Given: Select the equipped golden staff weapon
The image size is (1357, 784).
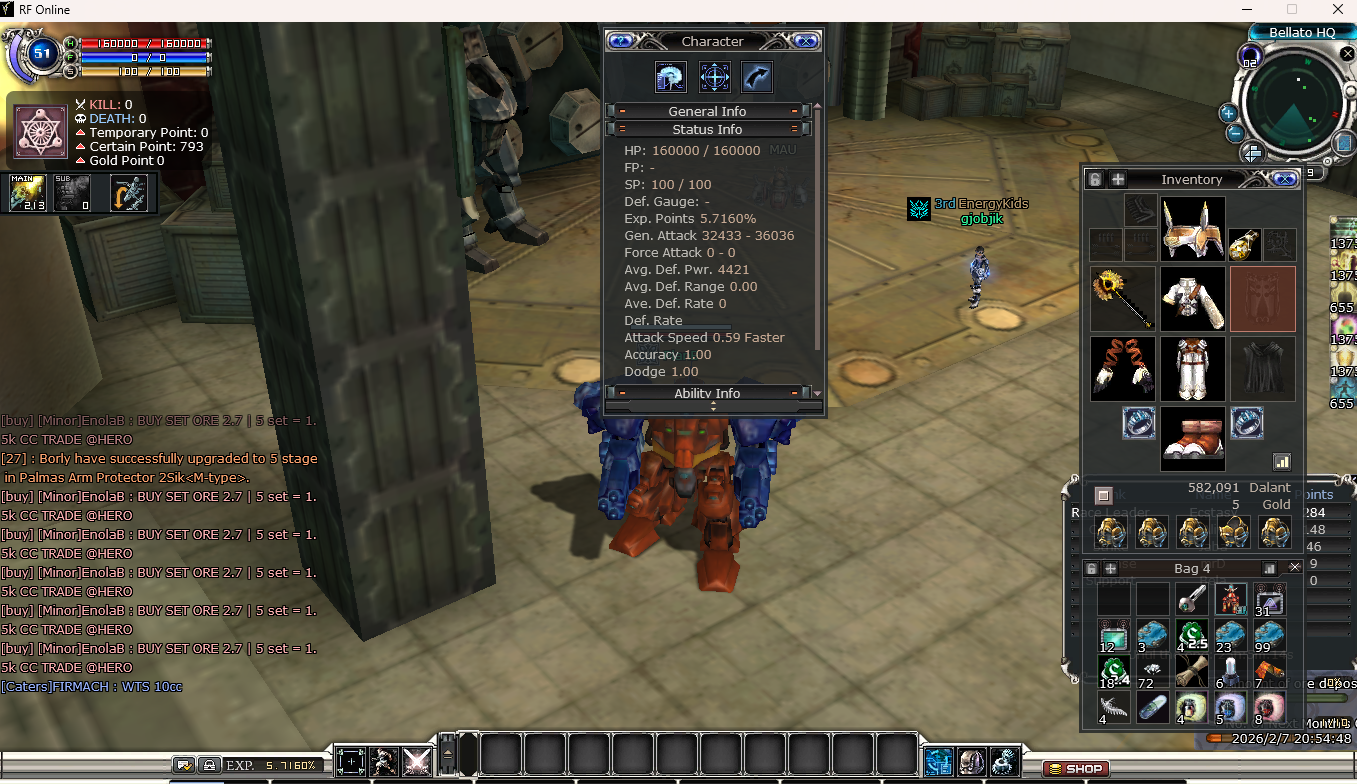Looking at the screenshot, I should point(1122,298).
